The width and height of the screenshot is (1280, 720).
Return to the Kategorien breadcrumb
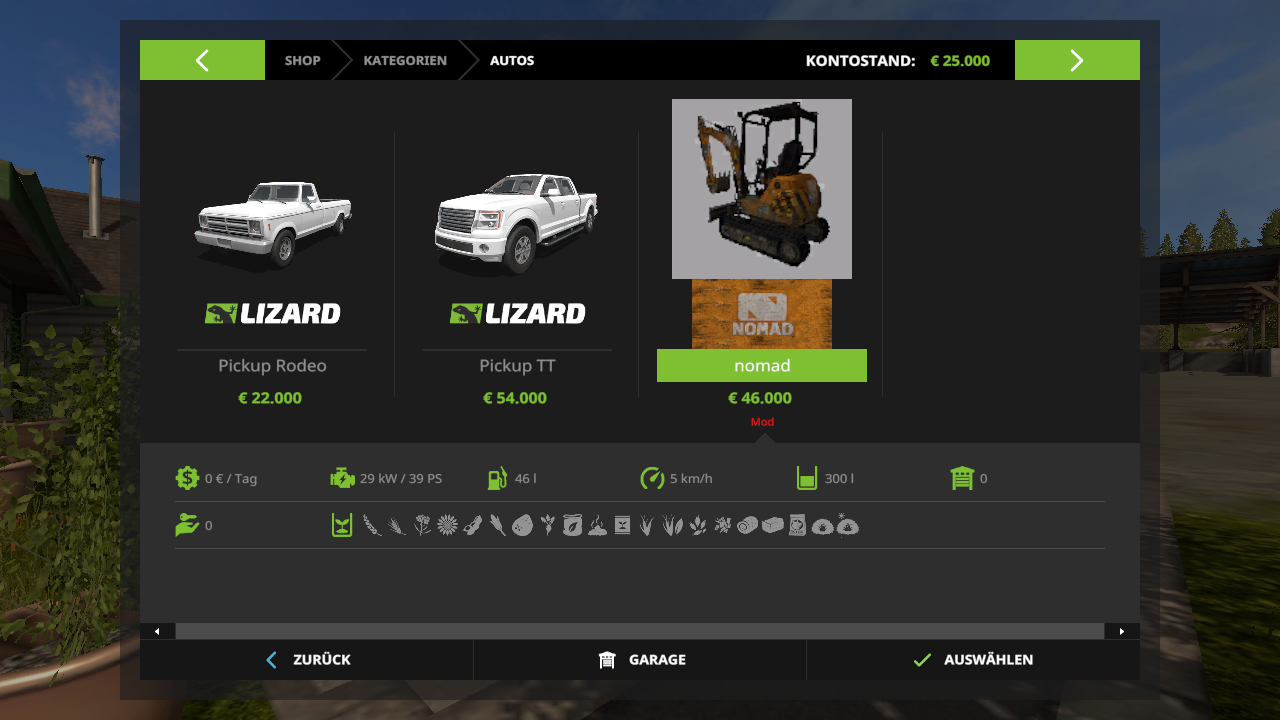405,60
